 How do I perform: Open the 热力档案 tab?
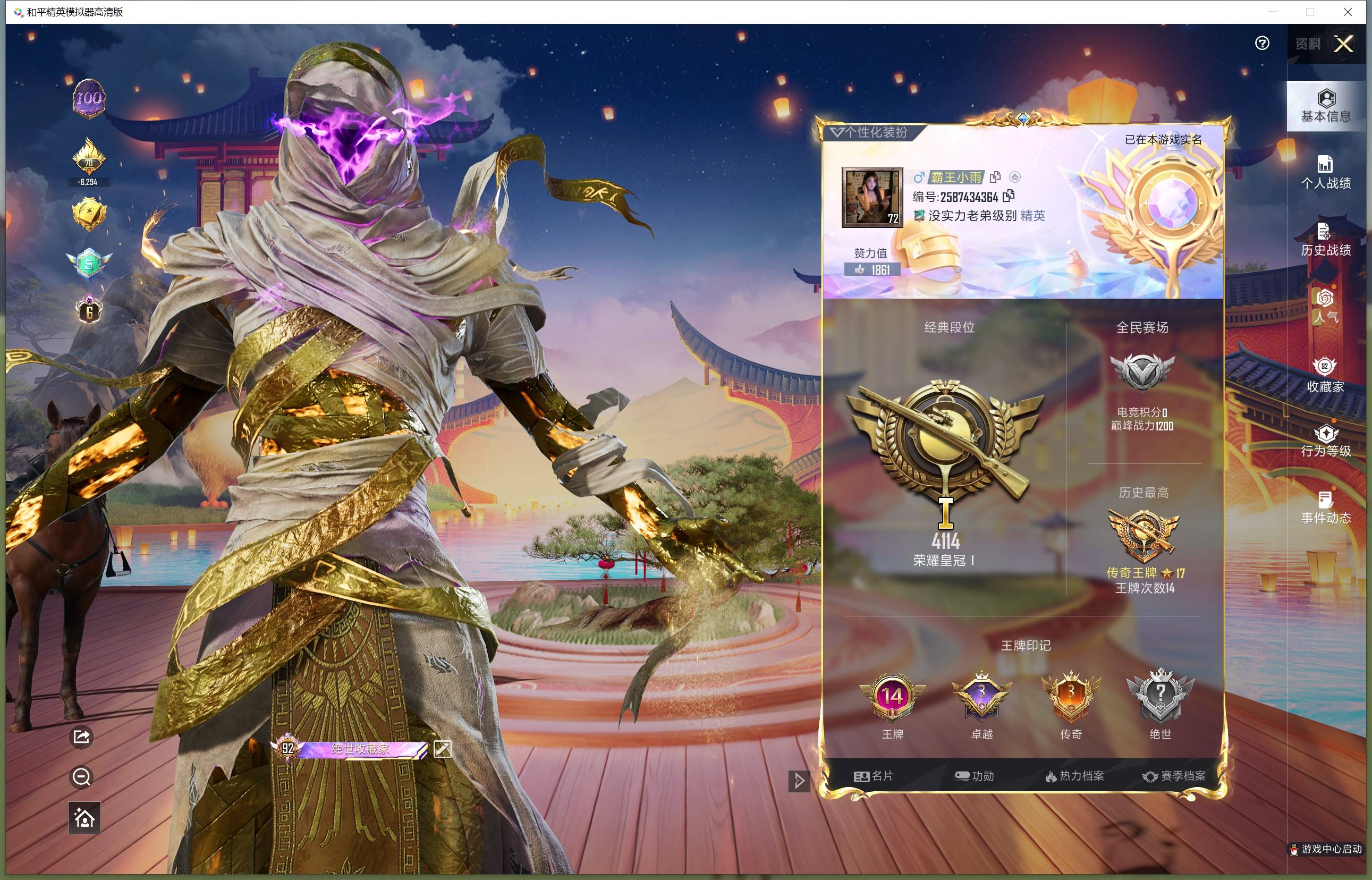(1074, 776)
